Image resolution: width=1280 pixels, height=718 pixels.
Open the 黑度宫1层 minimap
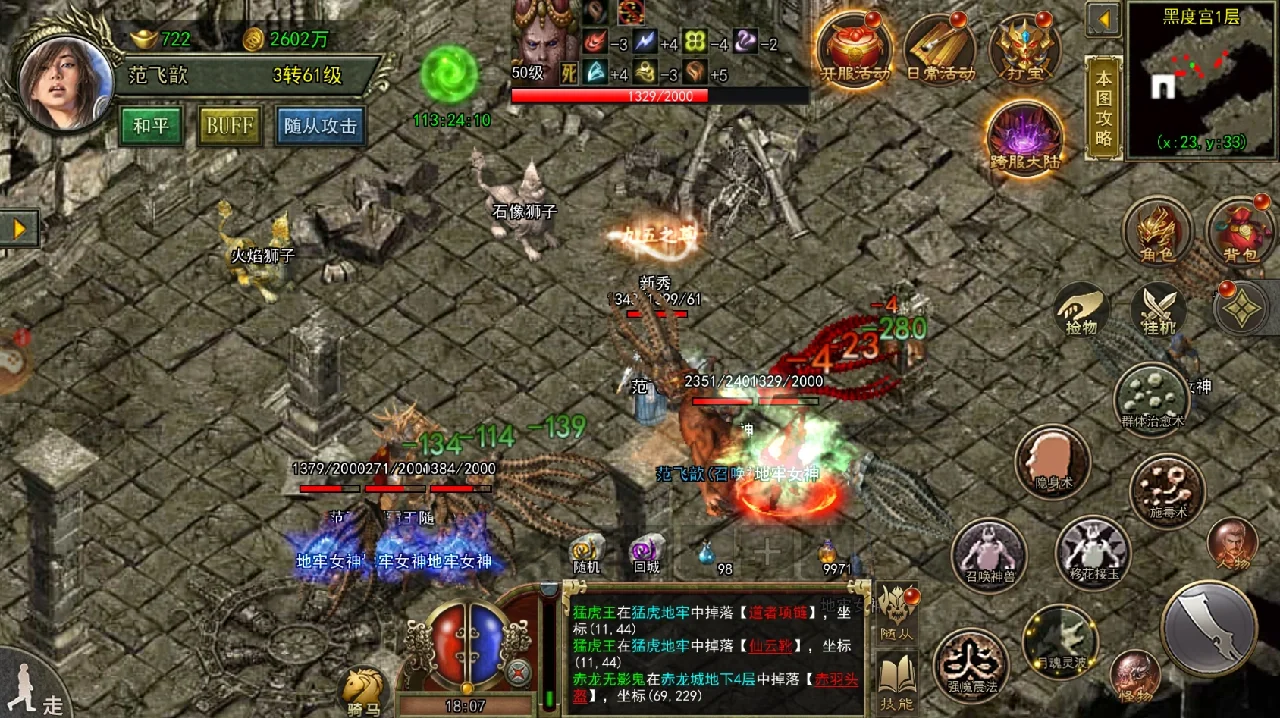coord(1201,80)
